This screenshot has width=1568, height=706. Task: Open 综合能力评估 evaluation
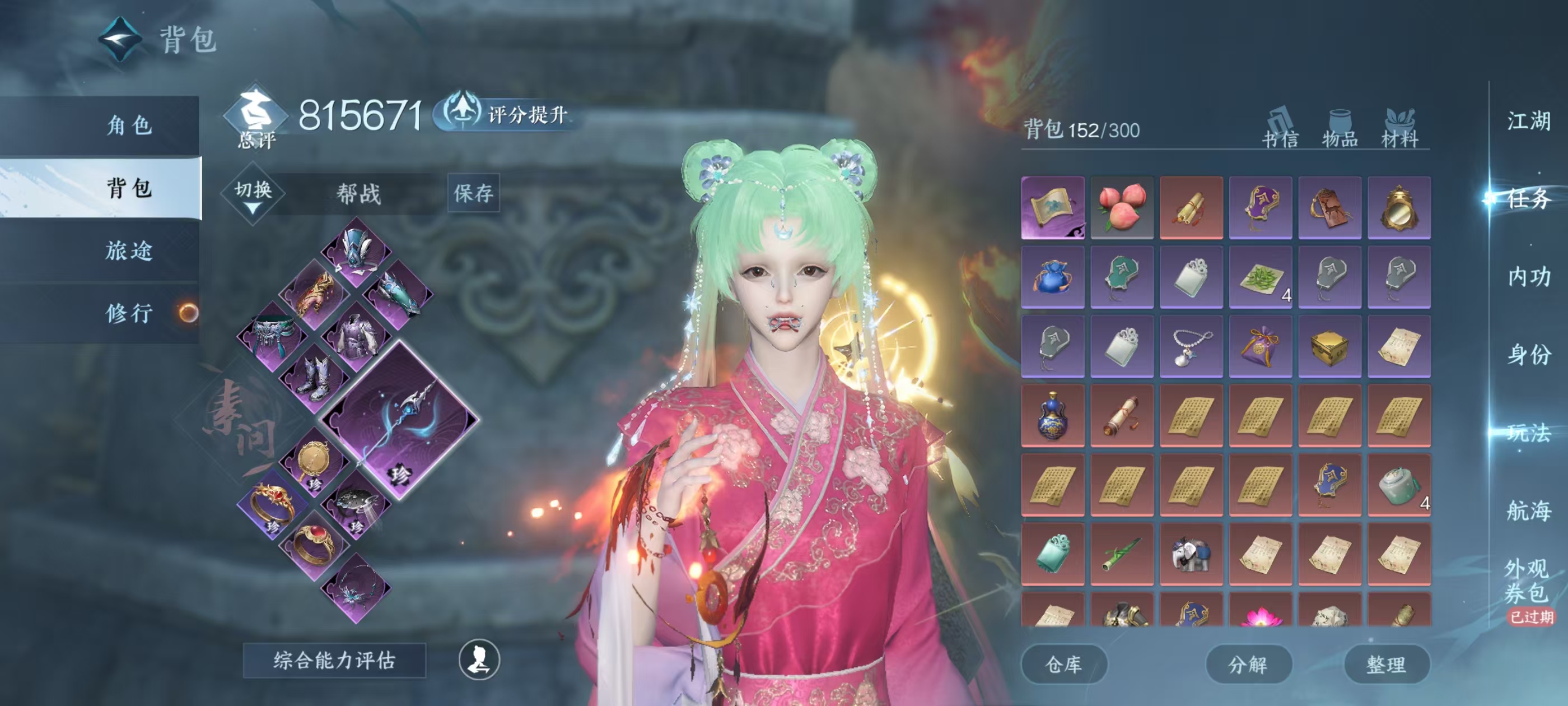click(x=334, y=660)
